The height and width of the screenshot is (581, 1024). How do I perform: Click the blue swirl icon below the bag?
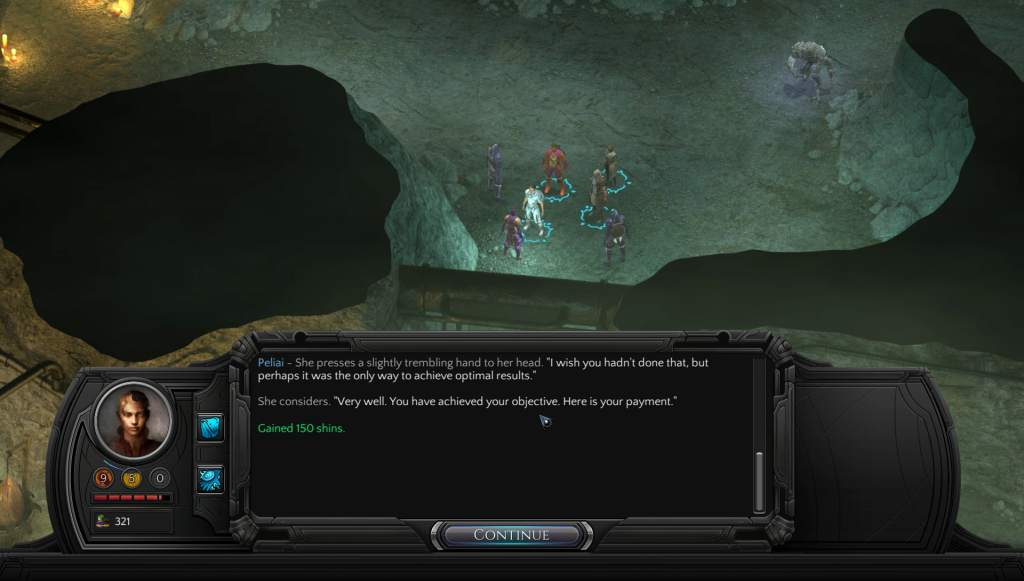(x=211, y=478)
